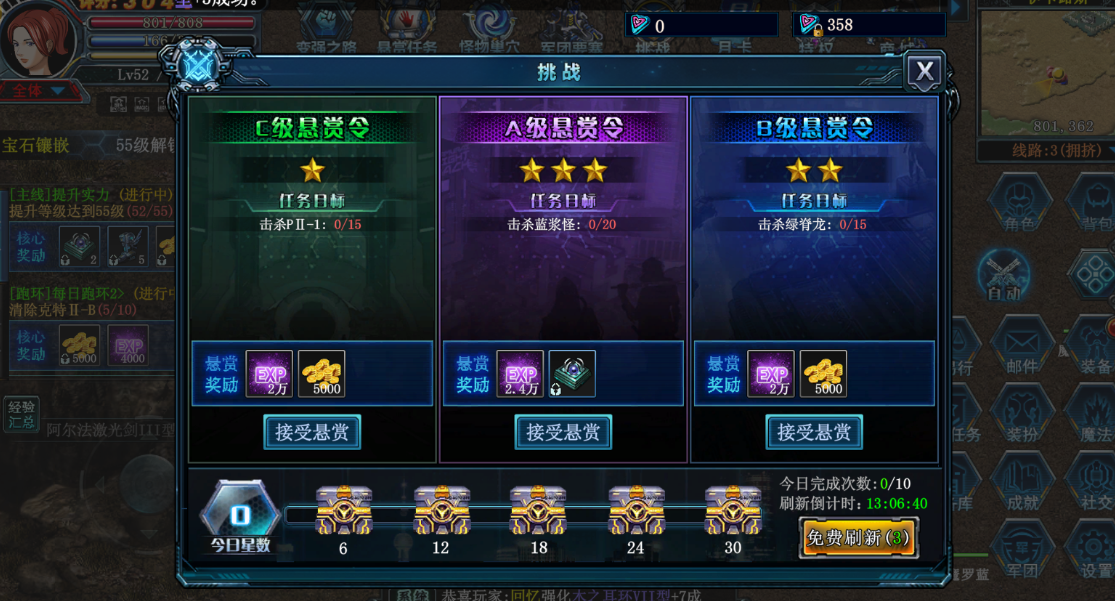
Task: Open the 18-star reward chest
Action: [x=538, y=511]
